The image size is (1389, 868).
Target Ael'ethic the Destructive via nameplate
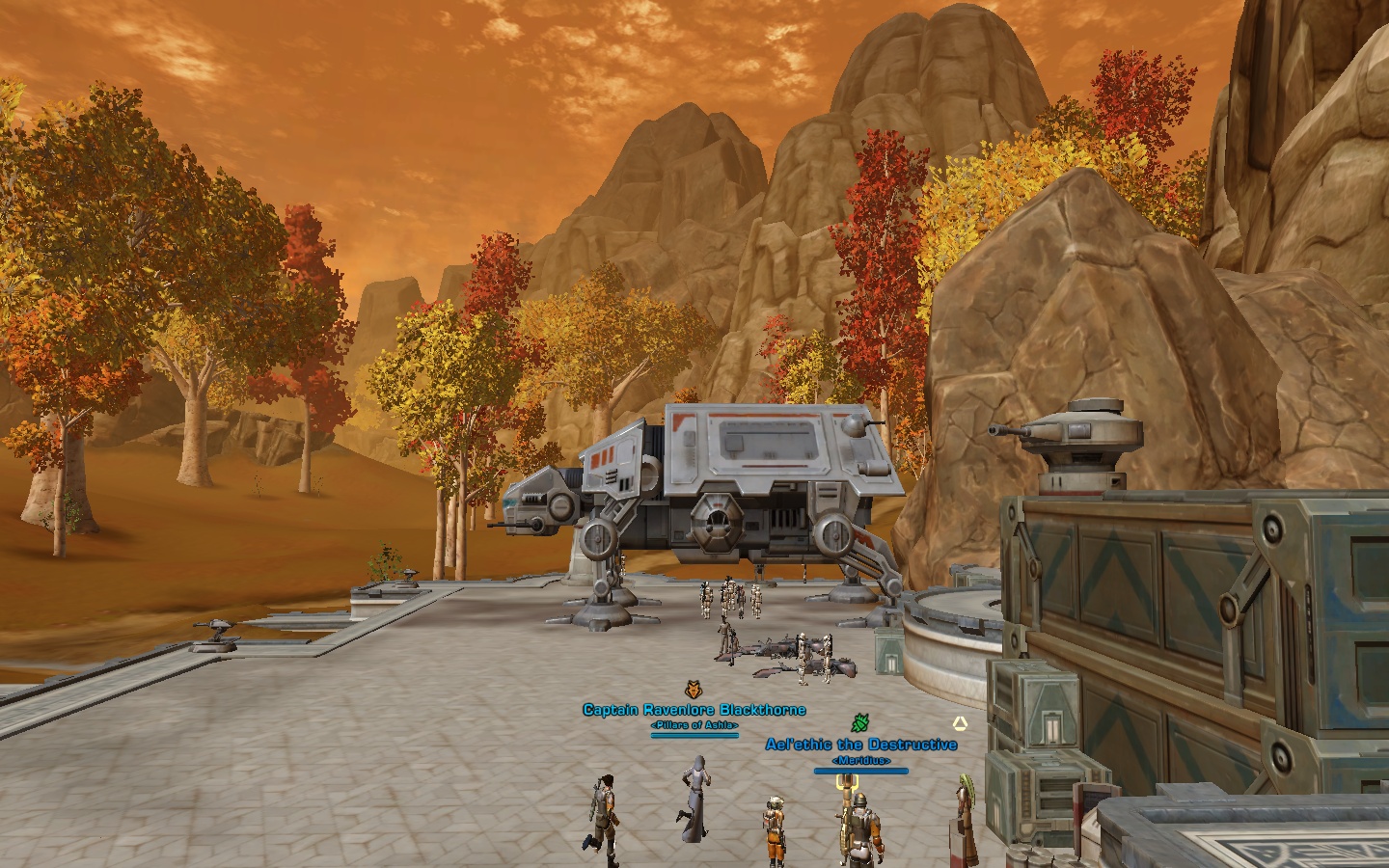[860, 745]
